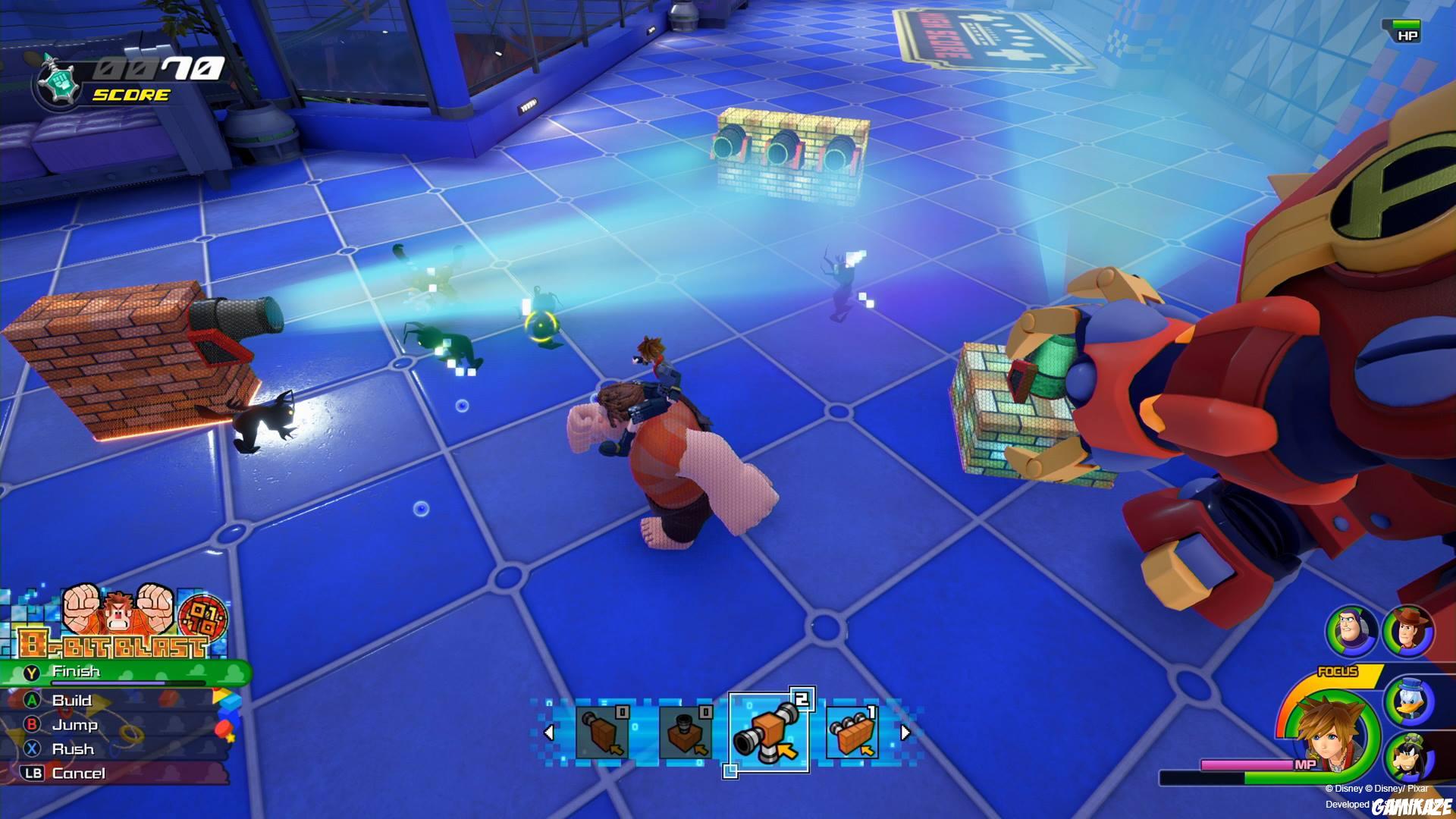The width and height of the screenshot is (1456, 819).
Task: Choose the Jump command
Action: 74,725
